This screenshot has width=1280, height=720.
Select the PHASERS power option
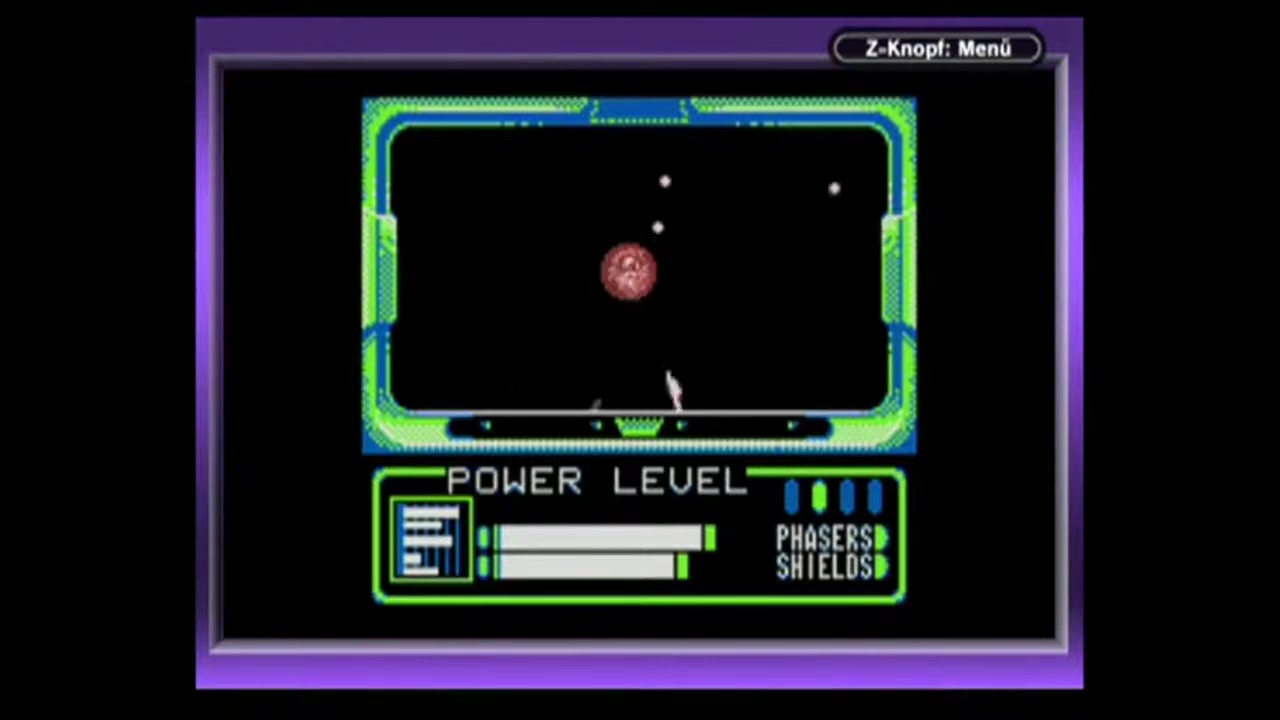click(x=826, y=538)
